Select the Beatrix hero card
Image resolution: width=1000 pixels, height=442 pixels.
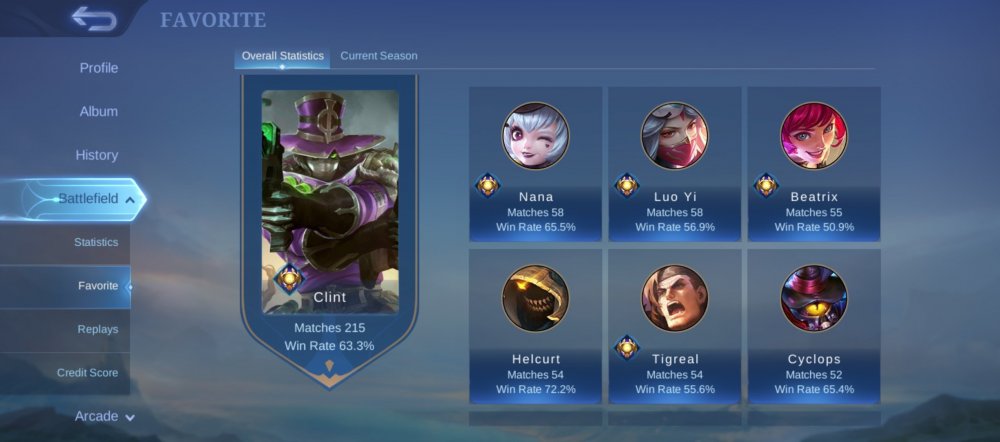814,163
